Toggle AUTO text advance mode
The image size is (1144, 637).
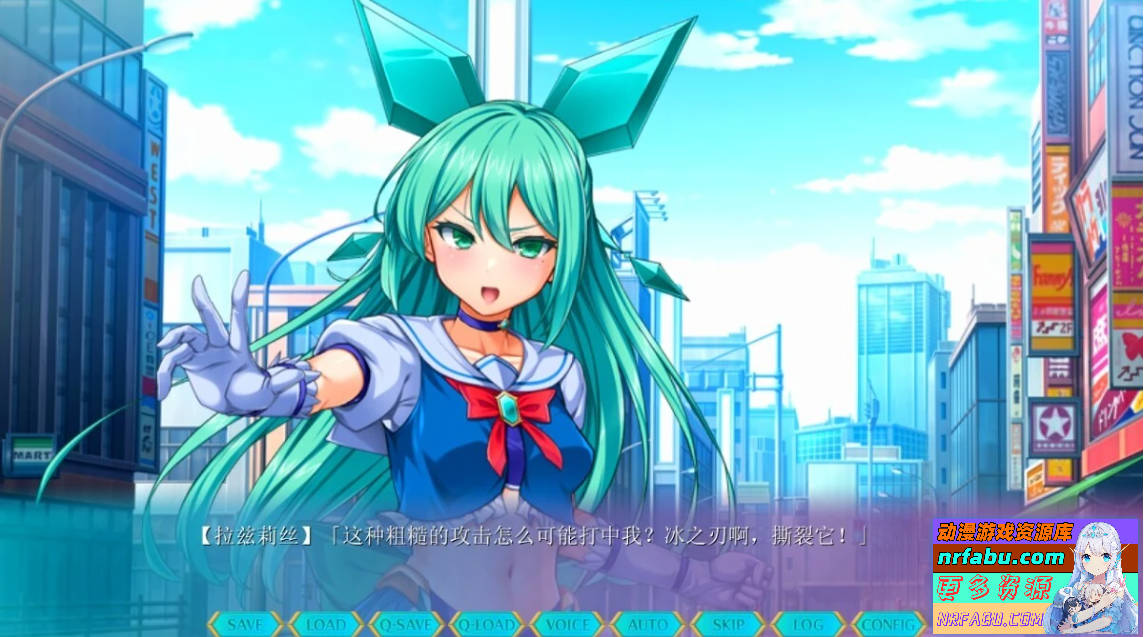647,624
